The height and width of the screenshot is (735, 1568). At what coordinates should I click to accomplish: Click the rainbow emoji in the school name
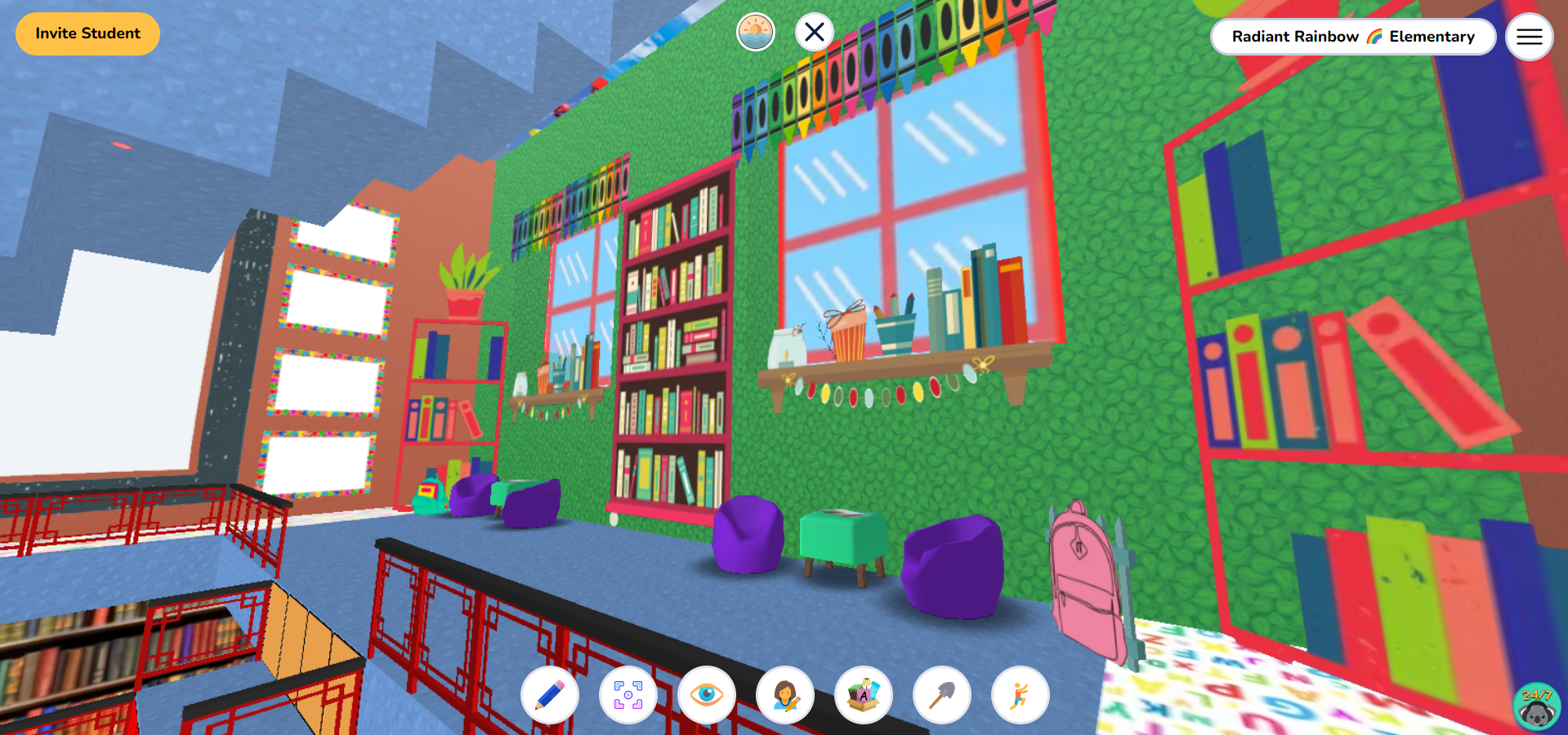point(1375,36)
